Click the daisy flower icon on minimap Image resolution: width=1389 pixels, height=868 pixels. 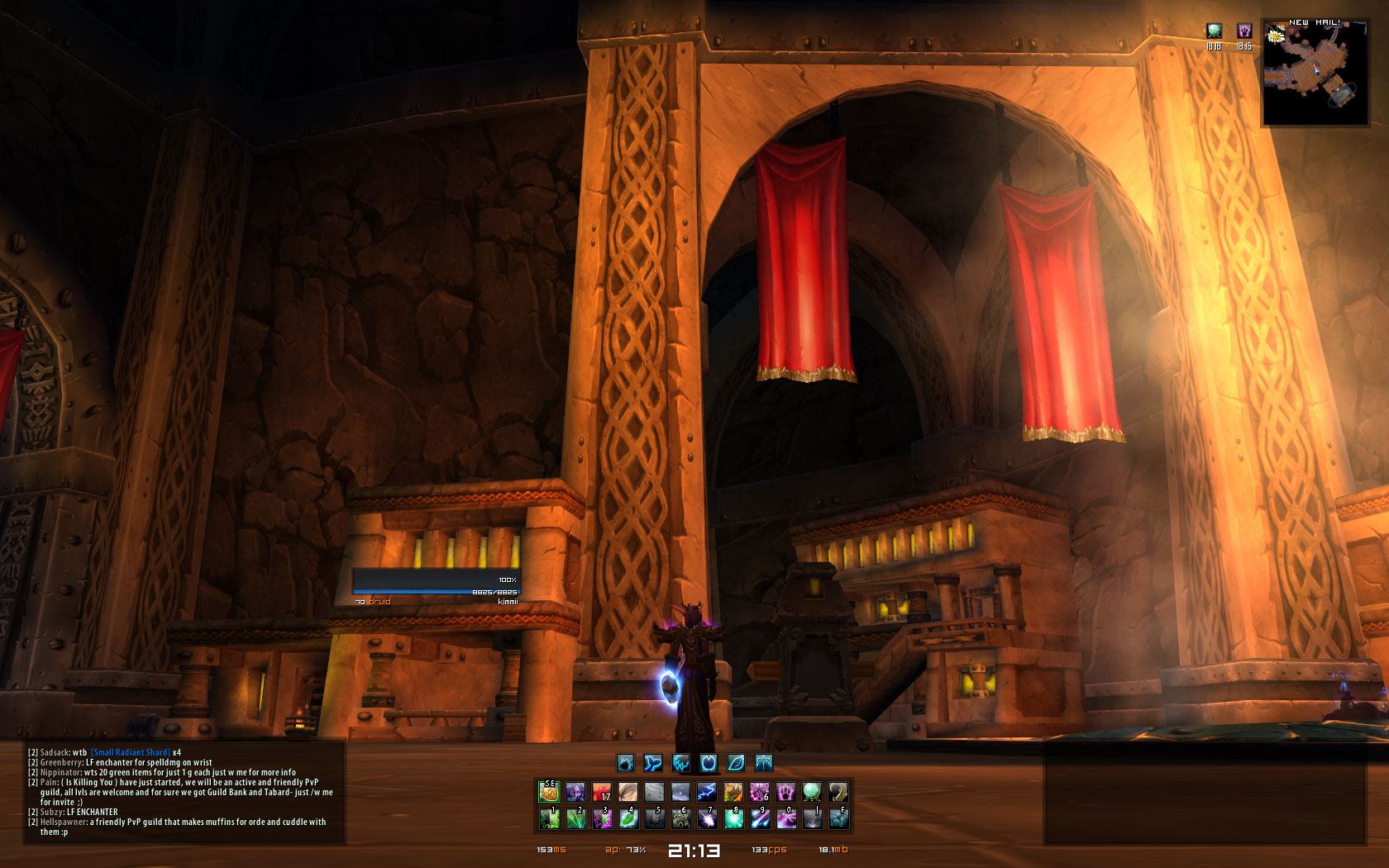tap(1276, 35)
